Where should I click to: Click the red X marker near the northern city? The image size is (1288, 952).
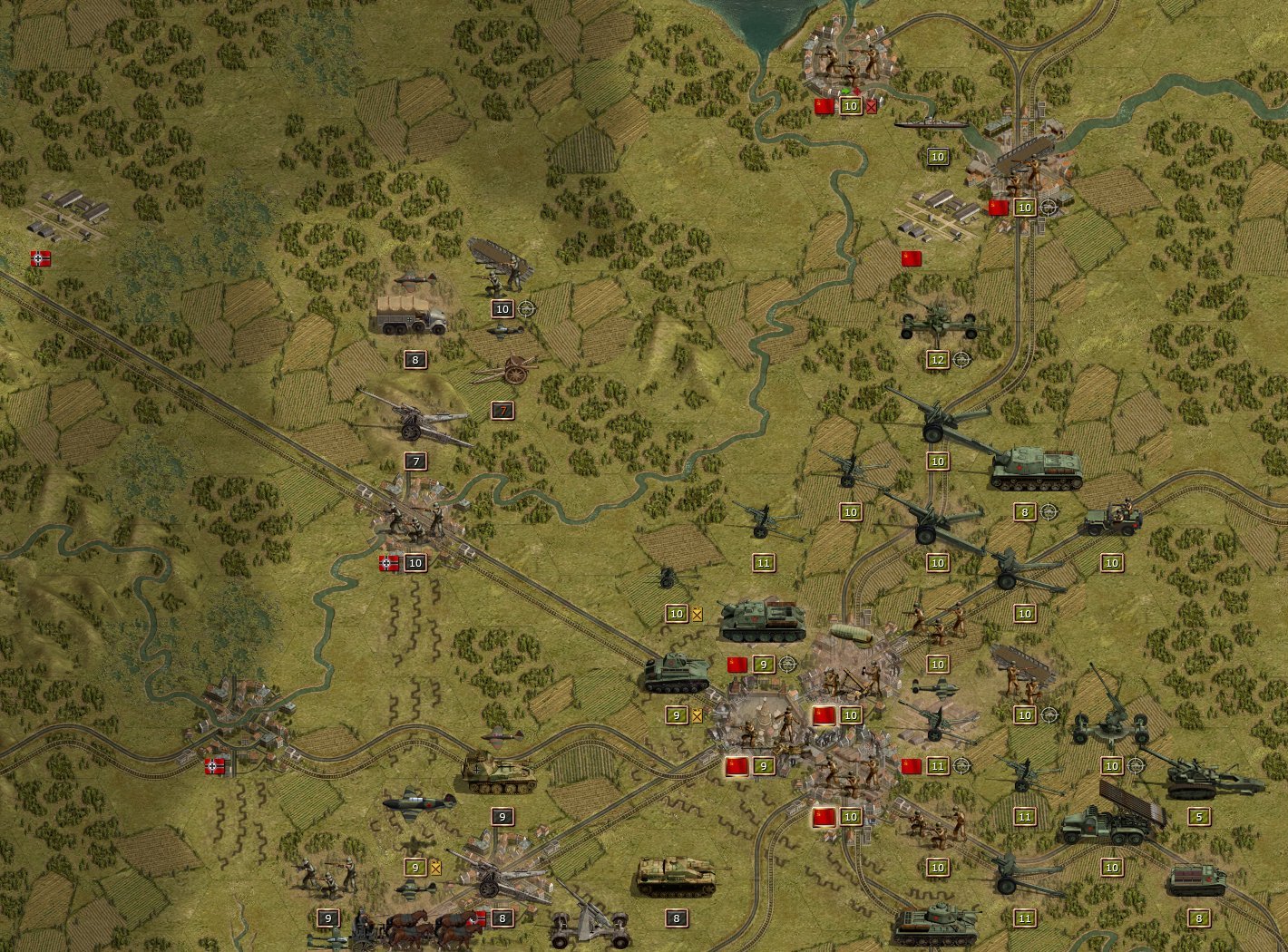pos(873,104)
